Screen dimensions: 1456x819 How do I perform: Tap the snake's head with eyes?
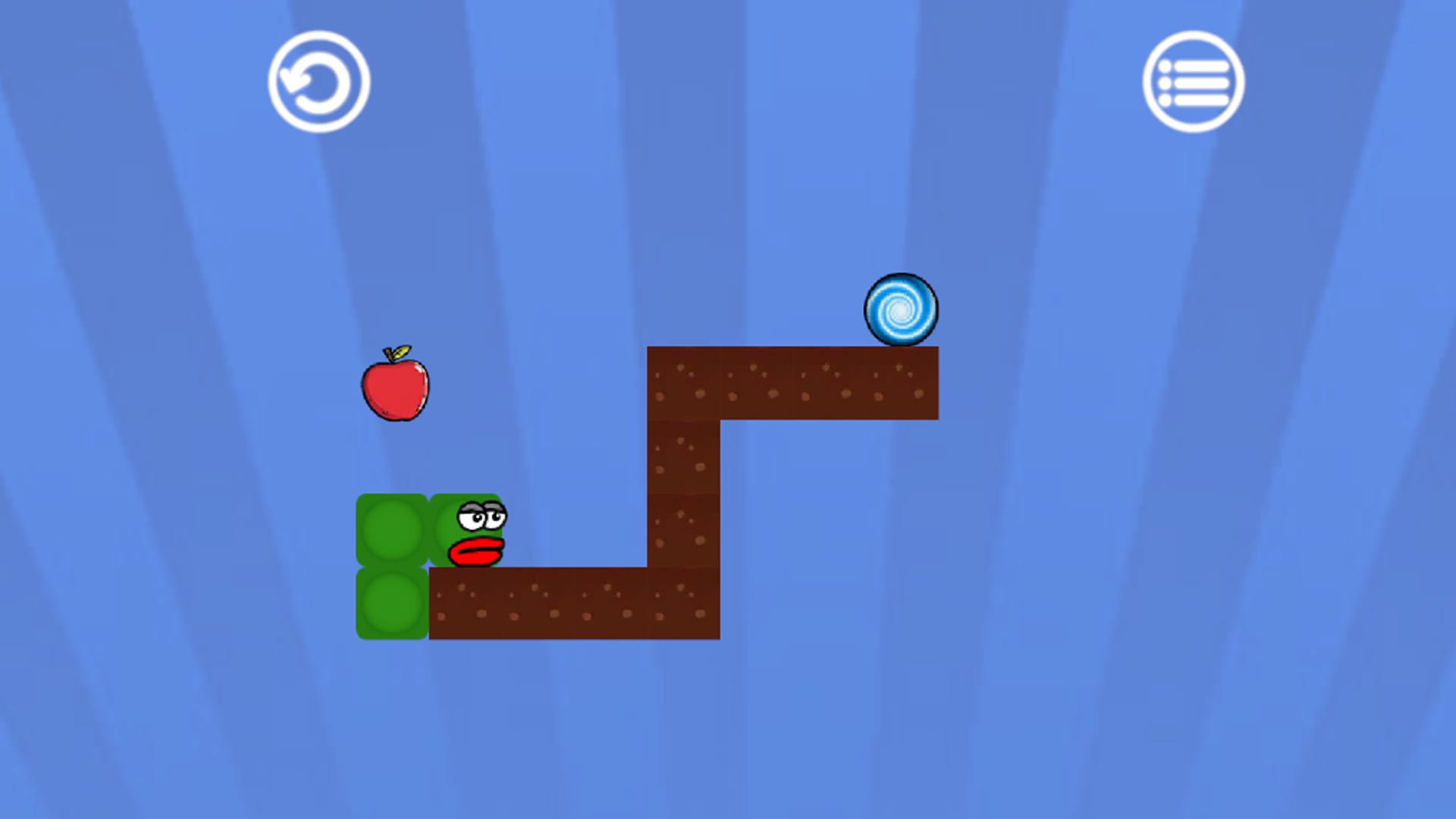(470, 527)
